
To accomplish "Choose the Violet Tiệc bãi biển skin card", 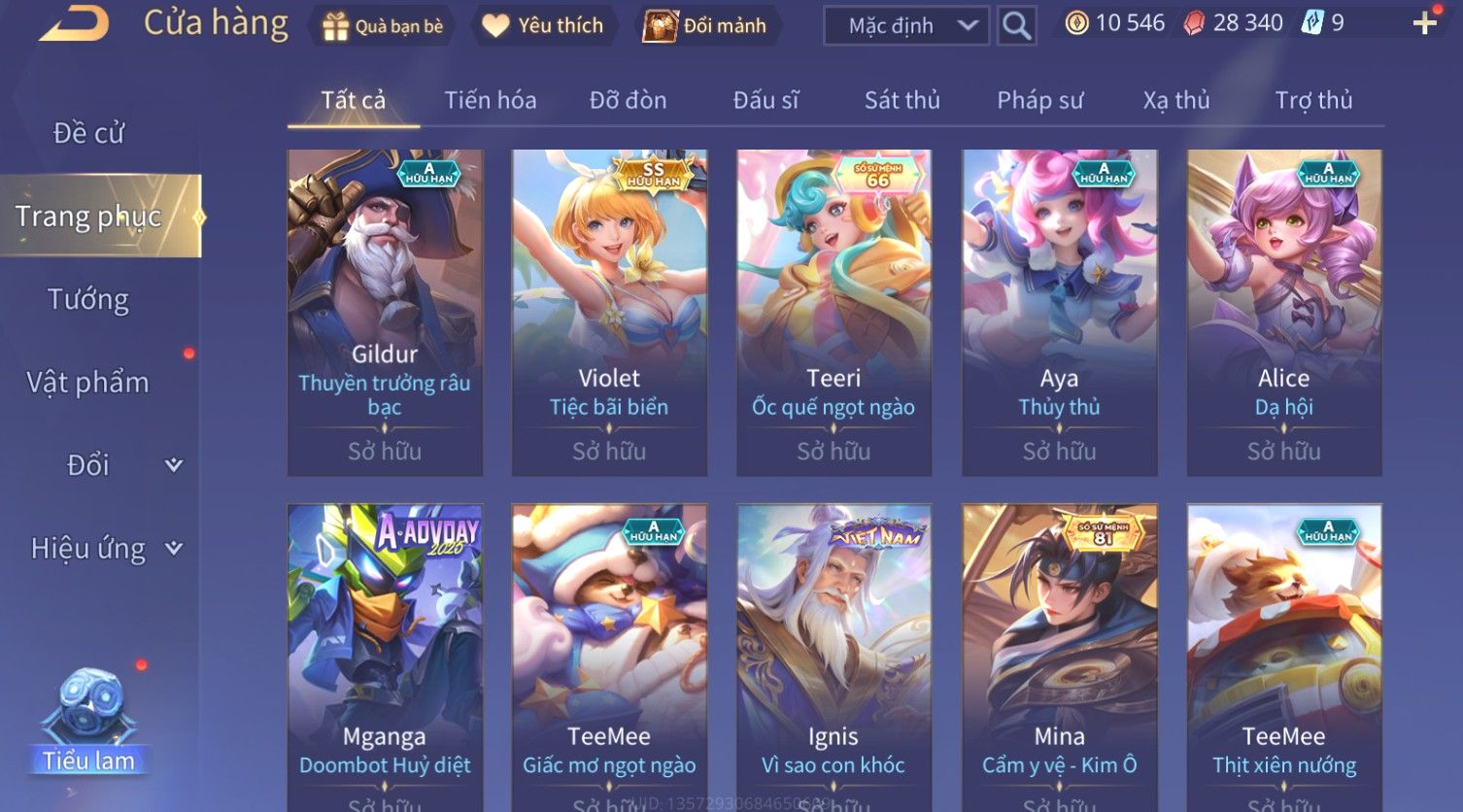I will (609, 311).
